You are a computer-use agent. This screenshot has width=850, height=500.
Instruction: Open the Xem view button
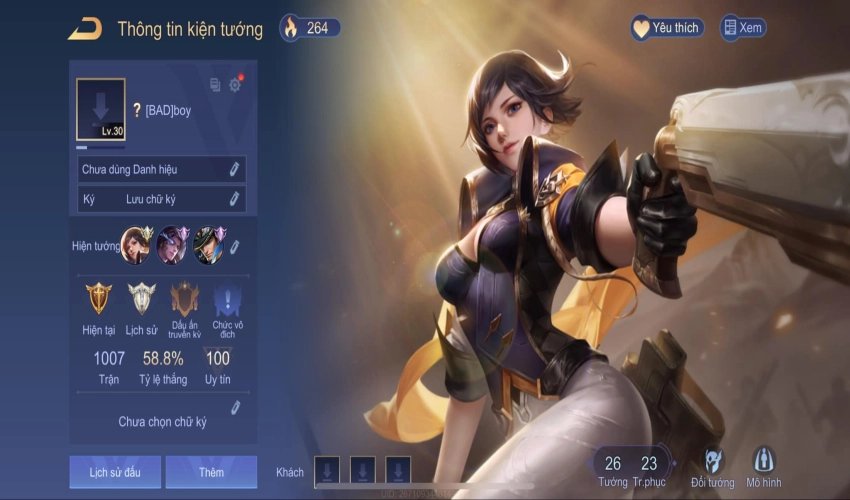742,28
